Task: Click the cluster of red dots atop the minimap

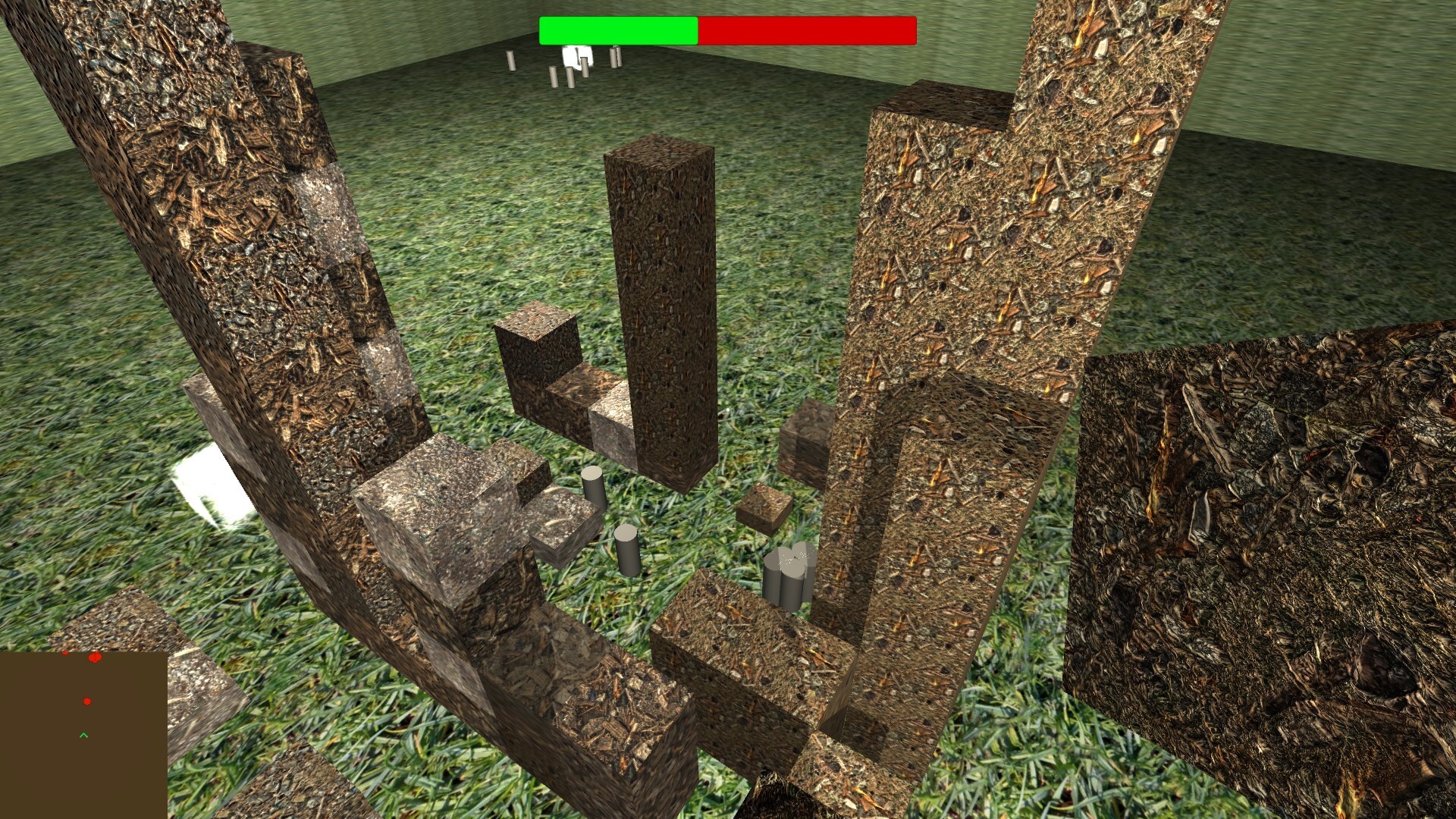Action: (94, 657)
